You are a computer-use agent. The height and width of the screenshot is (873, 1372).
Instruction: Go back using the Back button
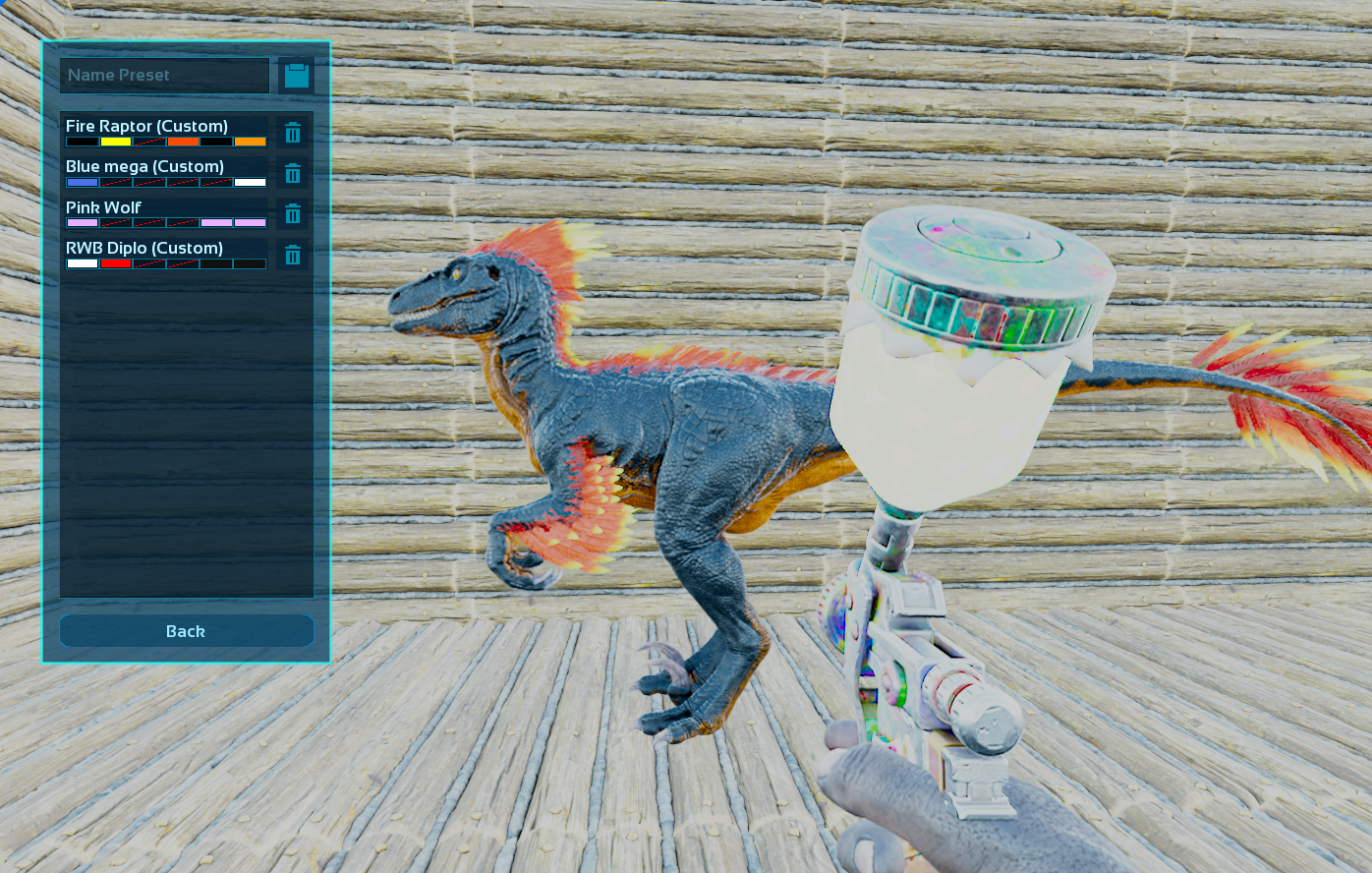186,631
